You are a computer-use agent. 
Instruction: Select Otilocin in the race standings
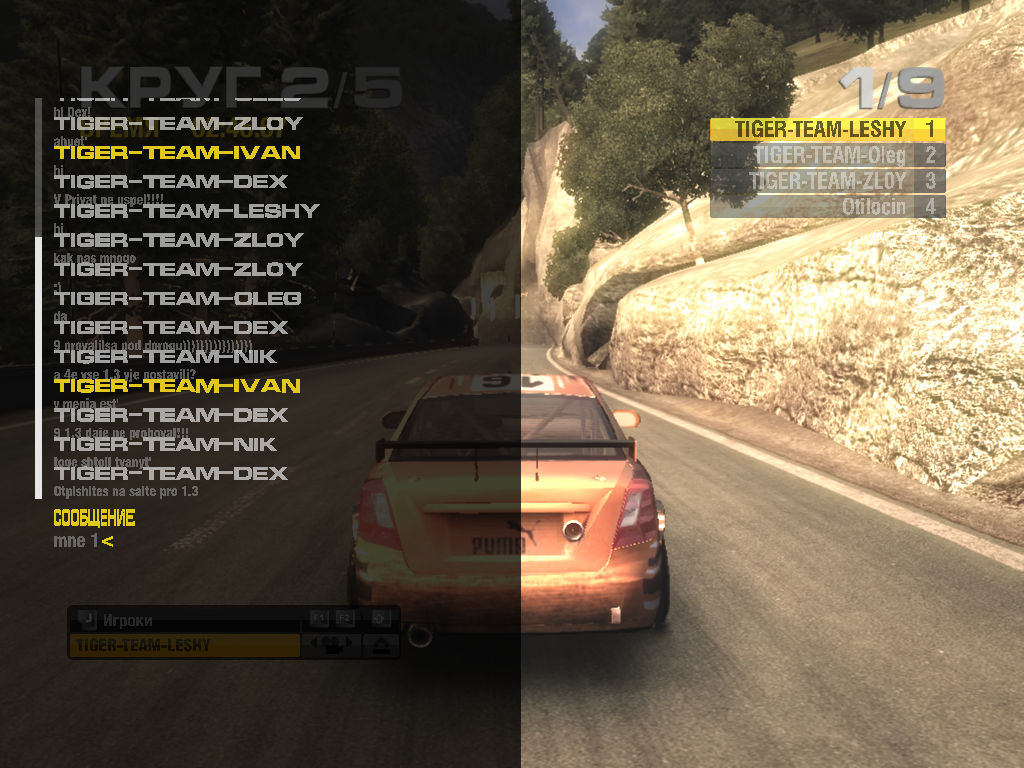pyautogui.click(x=827, y=207)
